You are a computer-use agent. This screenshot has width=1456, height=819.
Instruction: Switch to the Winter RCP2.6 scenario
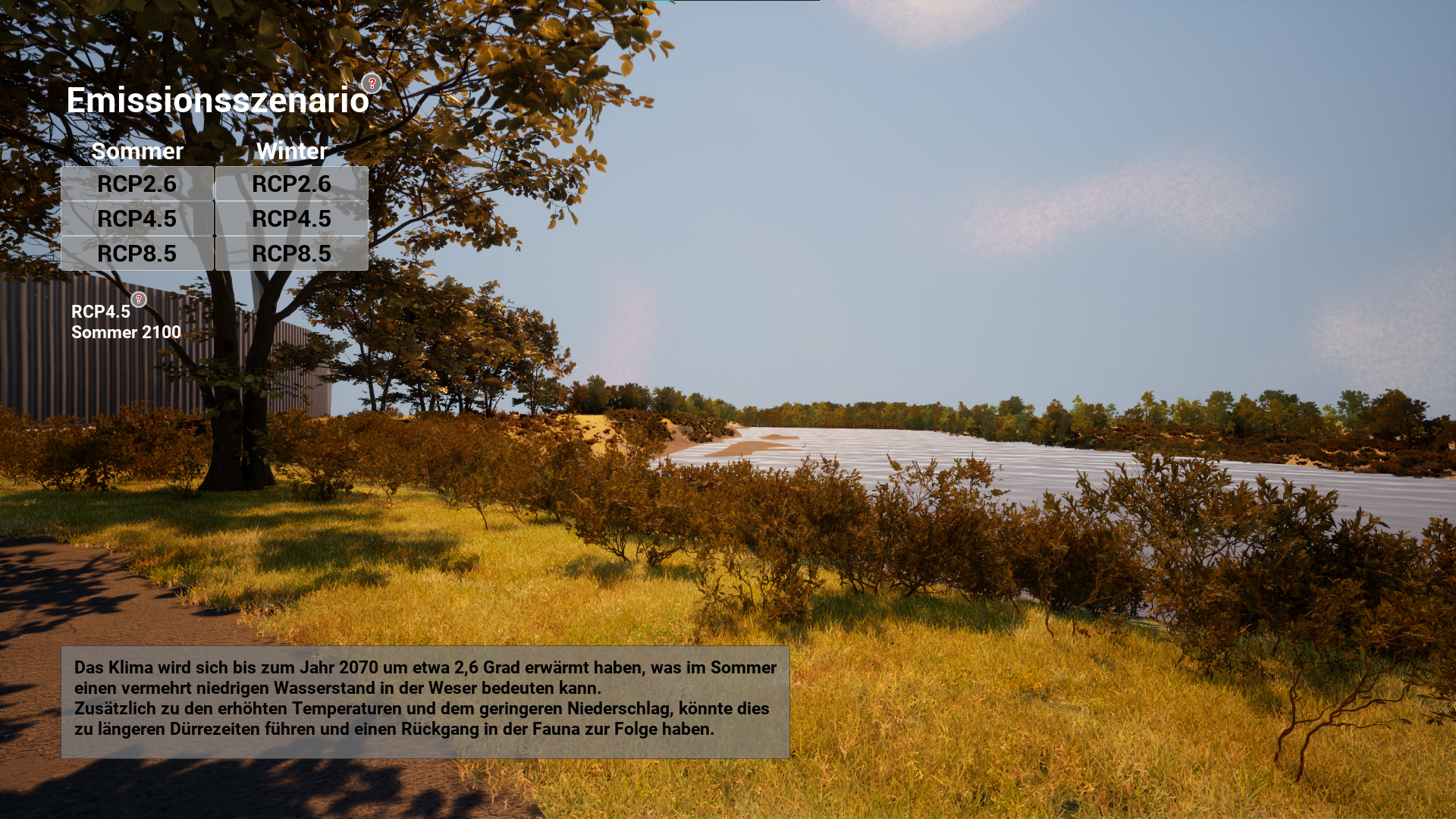click(292, 184)
